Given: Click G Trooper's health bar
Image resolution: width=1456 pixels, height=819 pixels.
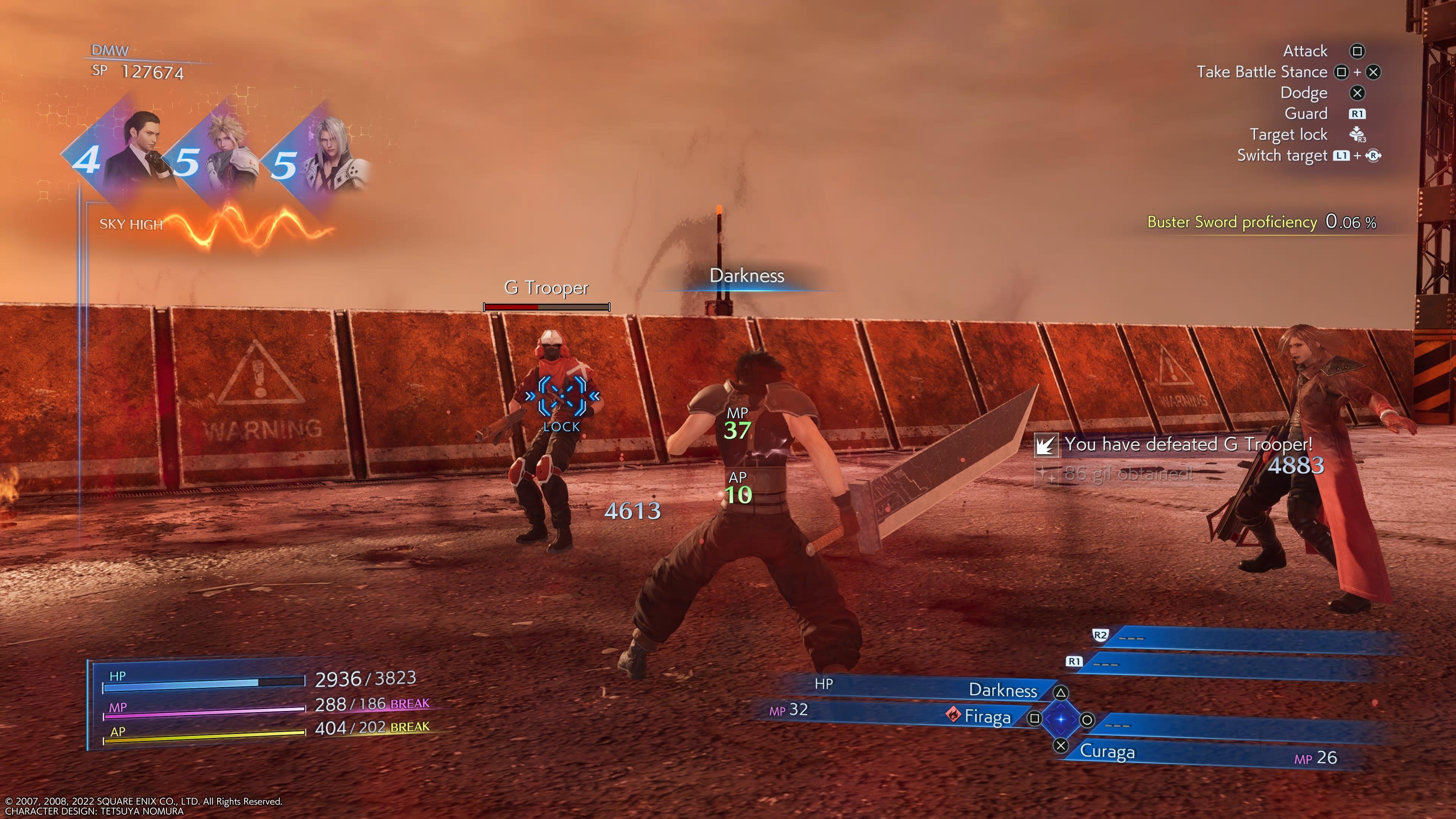Looking at the screenshot, I should pos(546,307).
